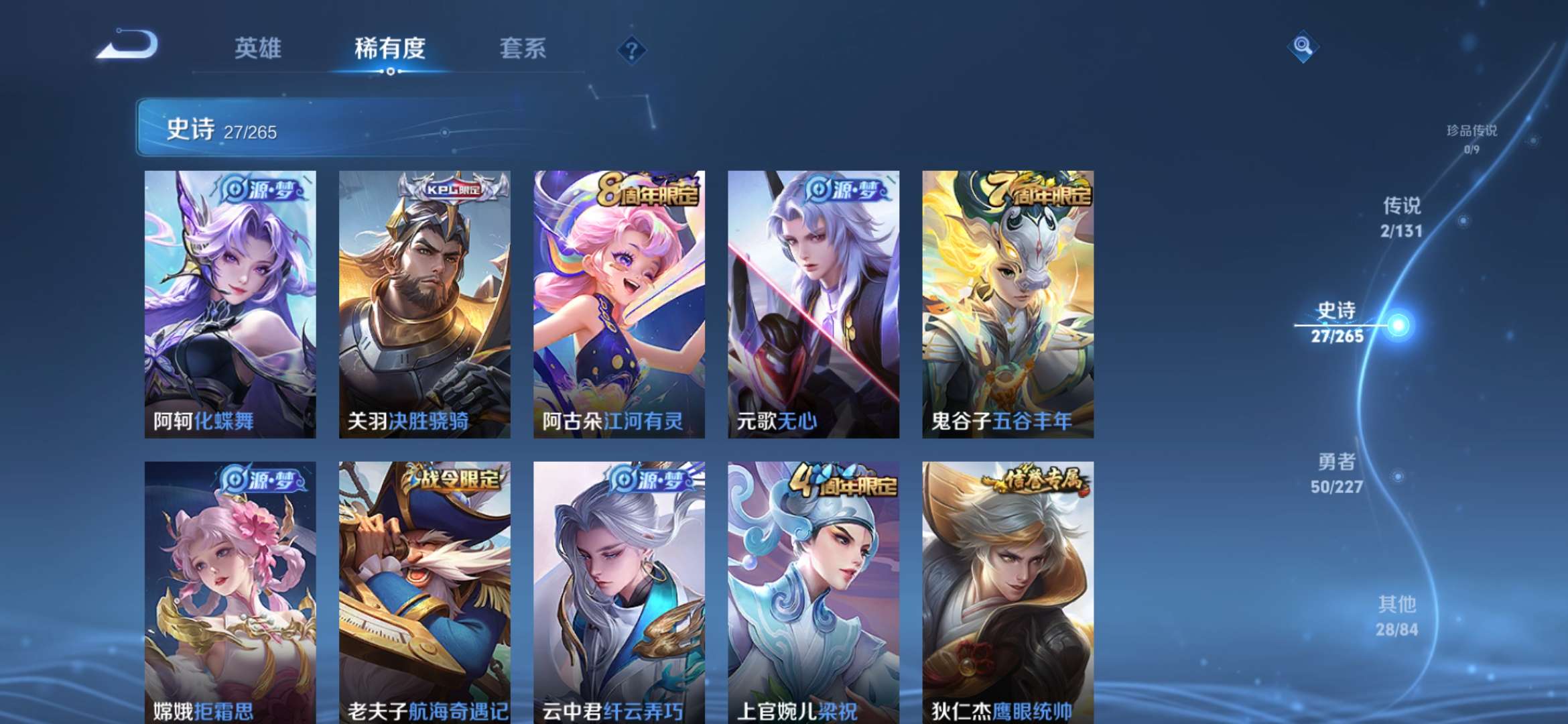
Task: Open the search magnifier icon
Action: [1303, 47]
